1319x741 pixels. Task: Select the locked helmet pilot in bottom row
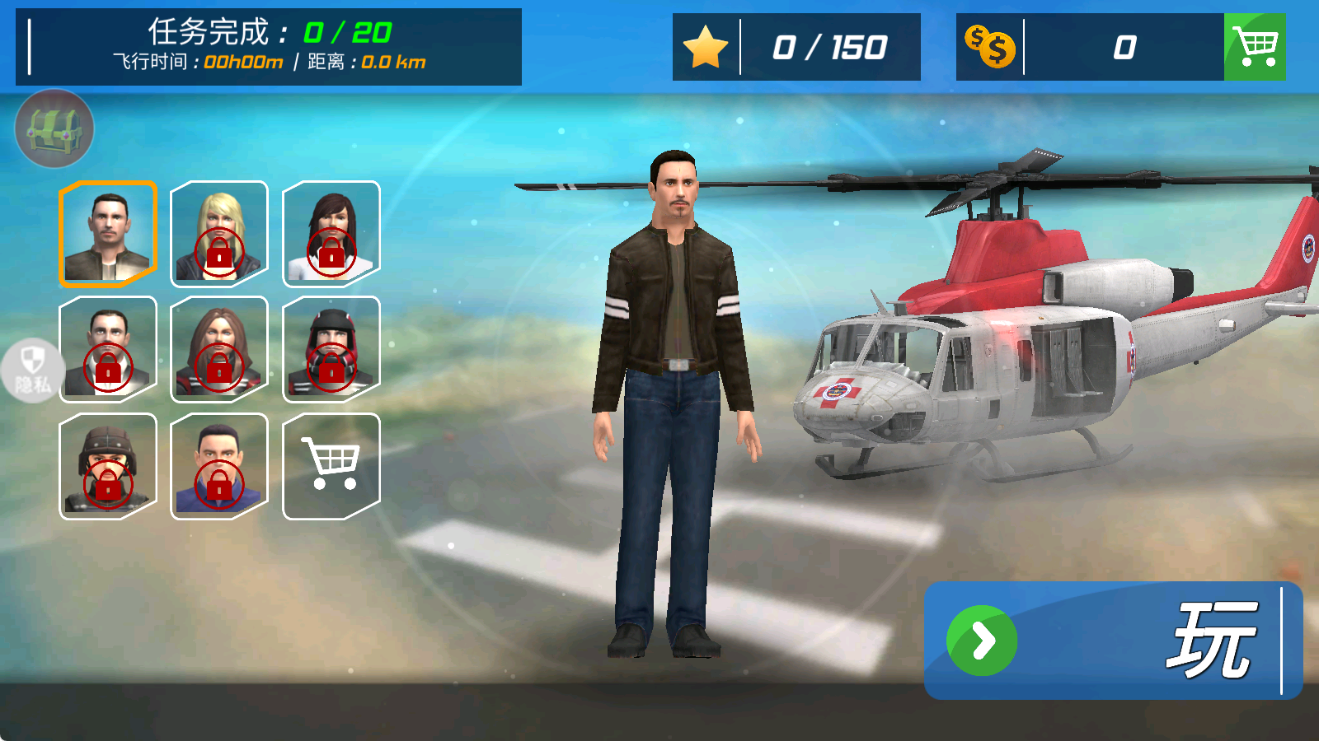click(107, 467)
